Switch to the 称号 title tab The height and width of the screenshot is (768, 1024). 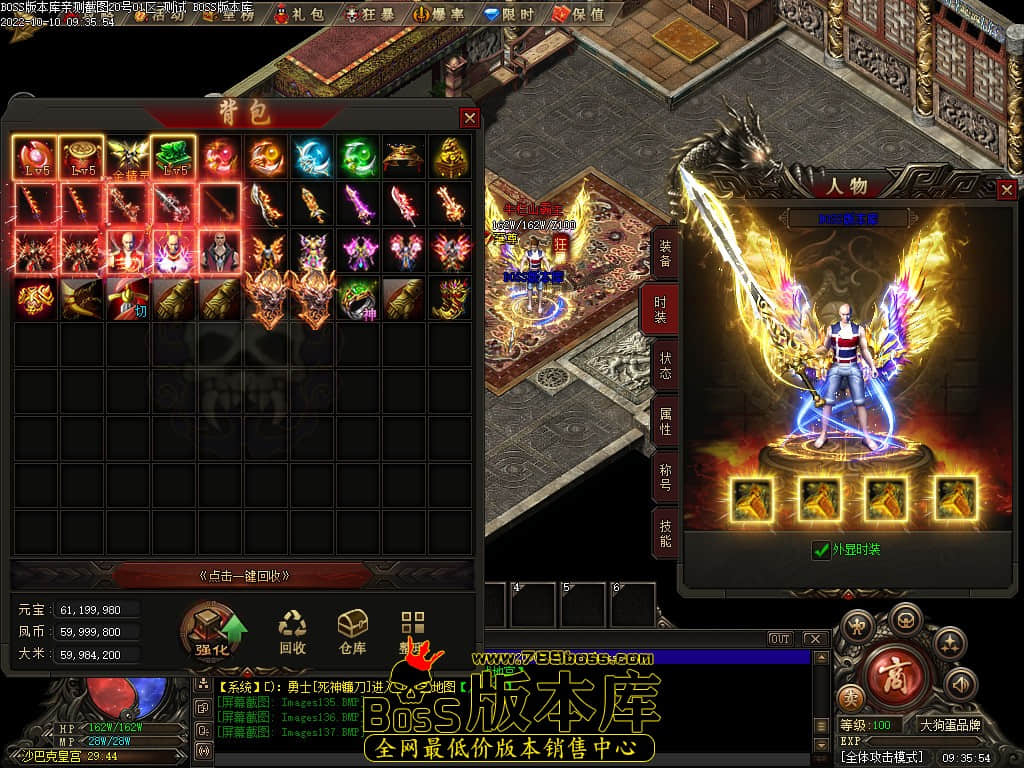[x=664, y=477]
